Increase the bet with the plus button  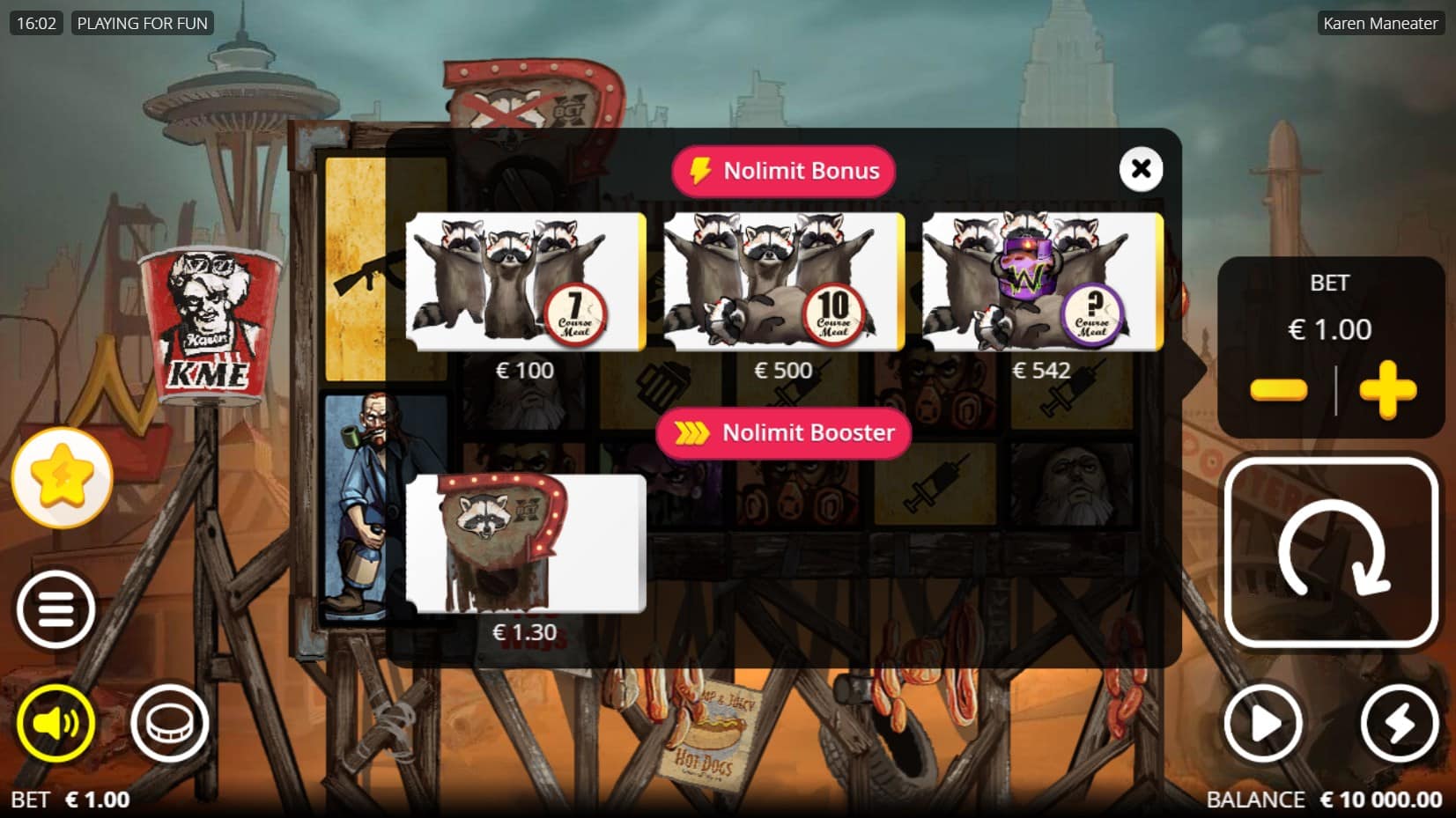coord(1387,389)
